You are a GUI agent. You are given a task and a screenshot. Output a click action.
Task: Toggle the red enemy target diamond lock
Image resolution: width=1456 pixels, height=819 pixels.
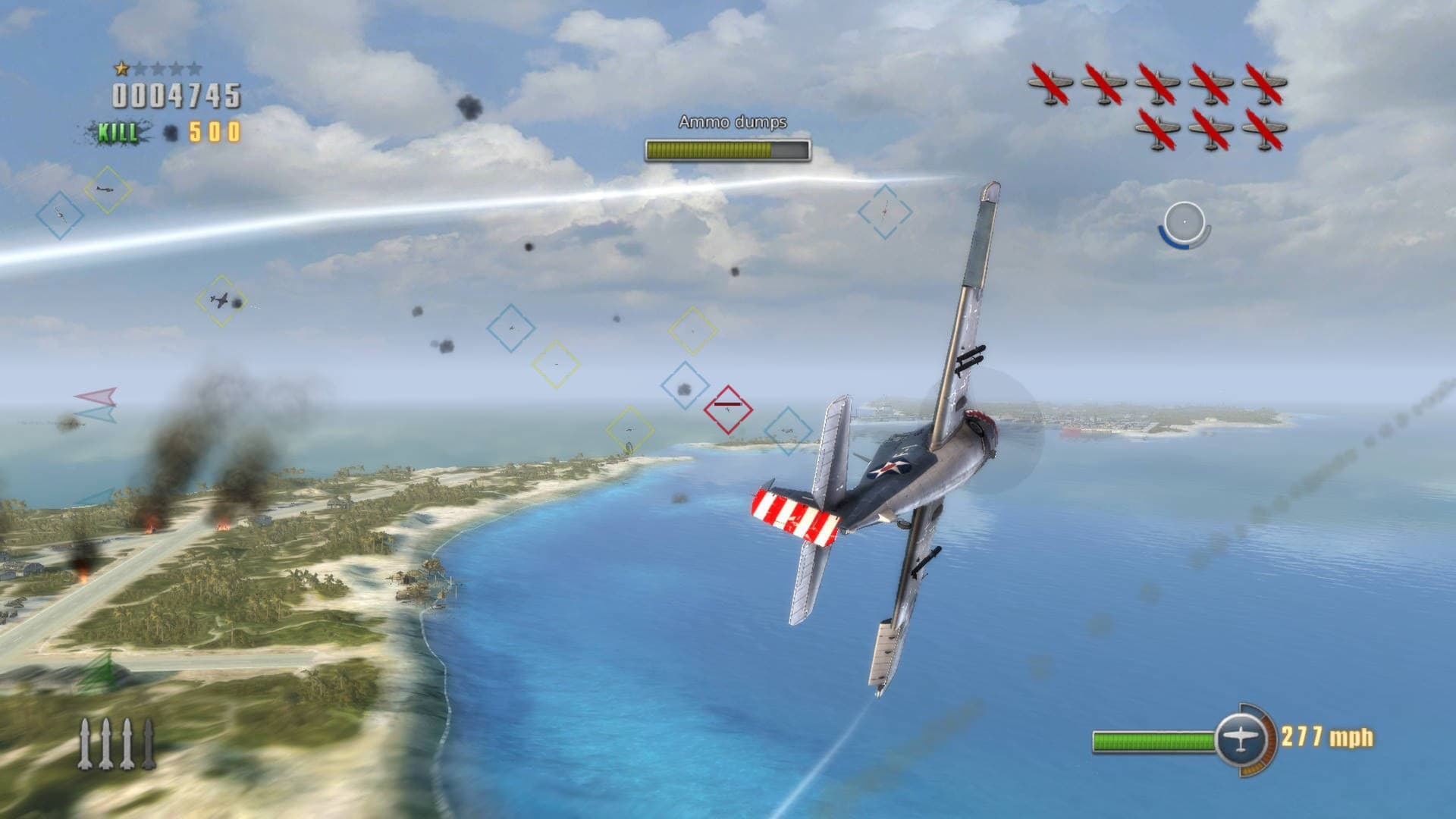point(730,409)
